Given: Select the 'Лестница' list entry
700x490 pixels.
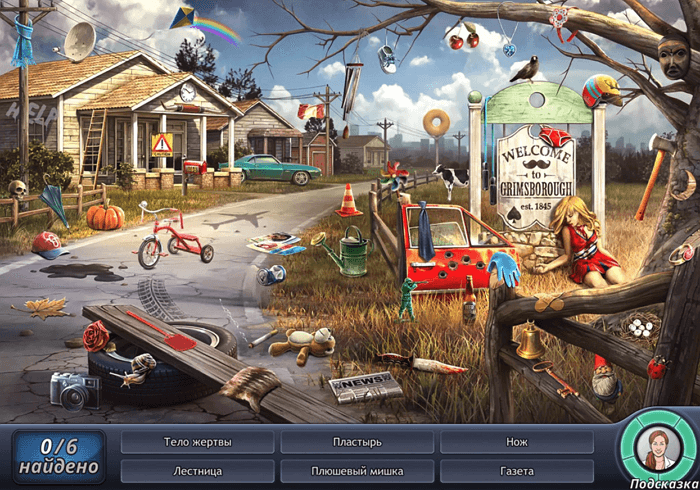Looking at the screenshot, I should pyautogui.click(x=197, y=470).
